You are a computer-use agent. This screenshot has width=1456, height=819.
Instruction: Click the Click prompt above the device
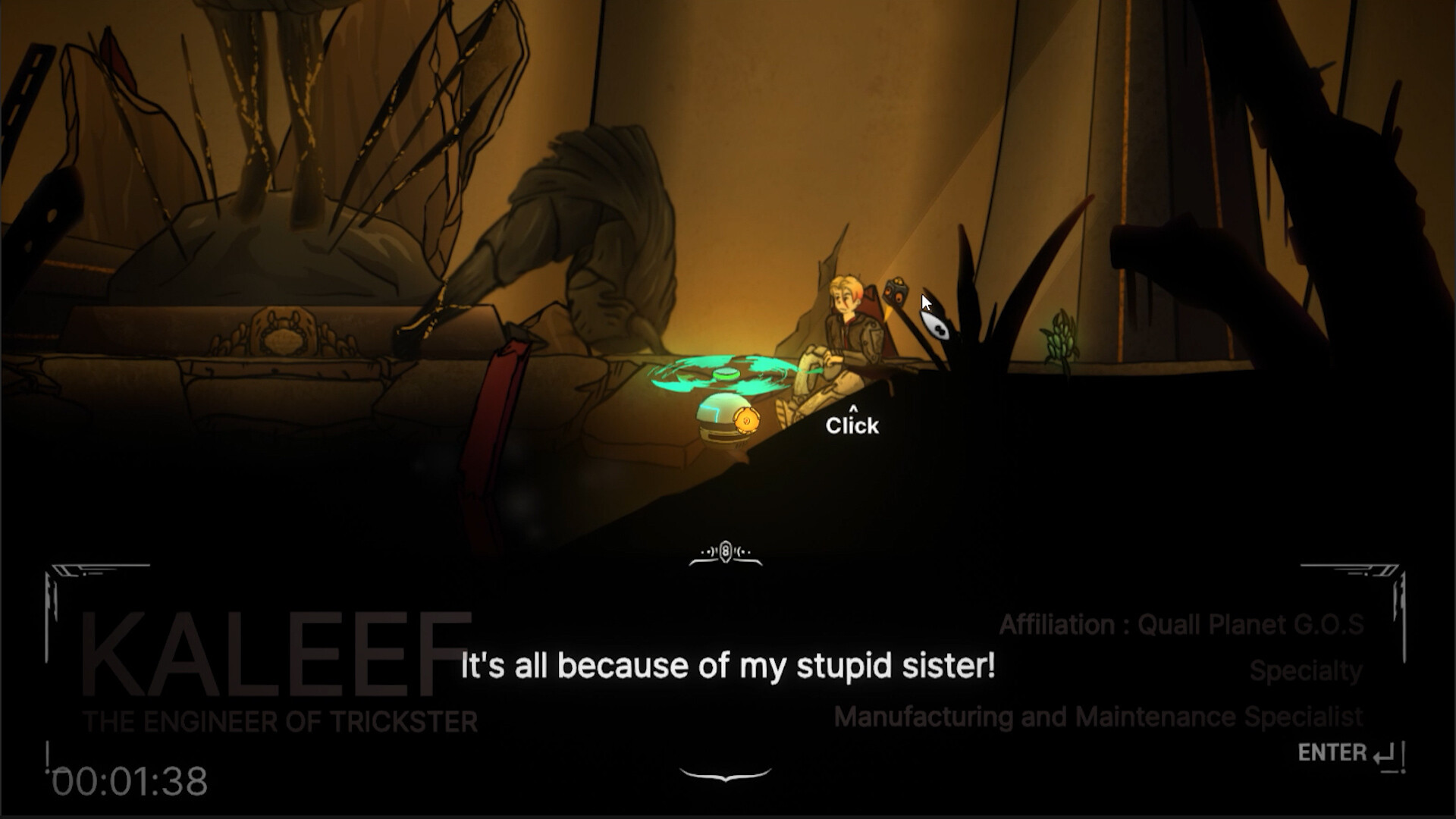[852, 425]
